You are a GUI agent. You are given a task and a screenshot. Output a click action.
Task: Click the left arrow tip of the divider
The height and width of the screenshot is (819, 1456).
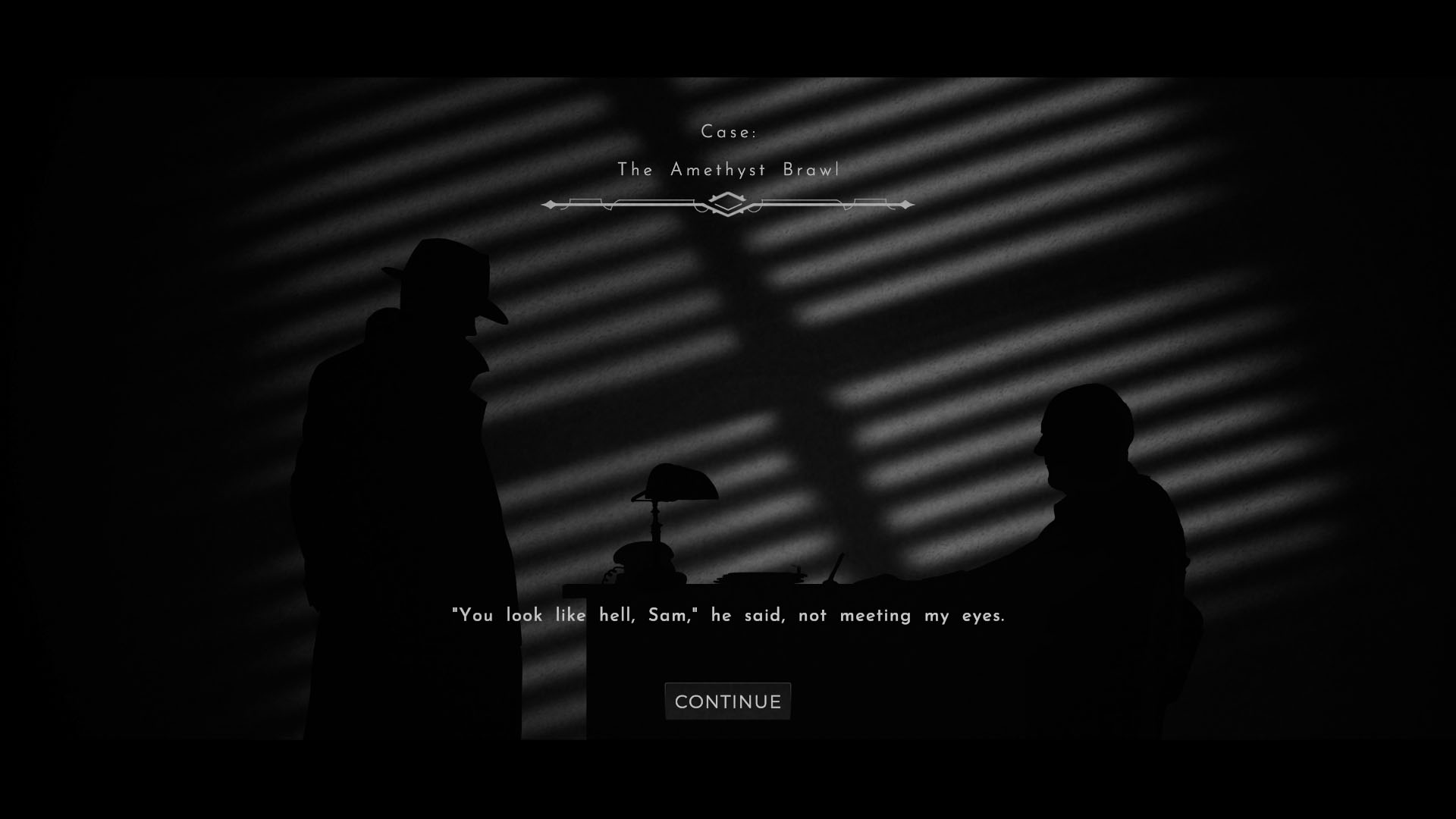click(x=548, y=203)
